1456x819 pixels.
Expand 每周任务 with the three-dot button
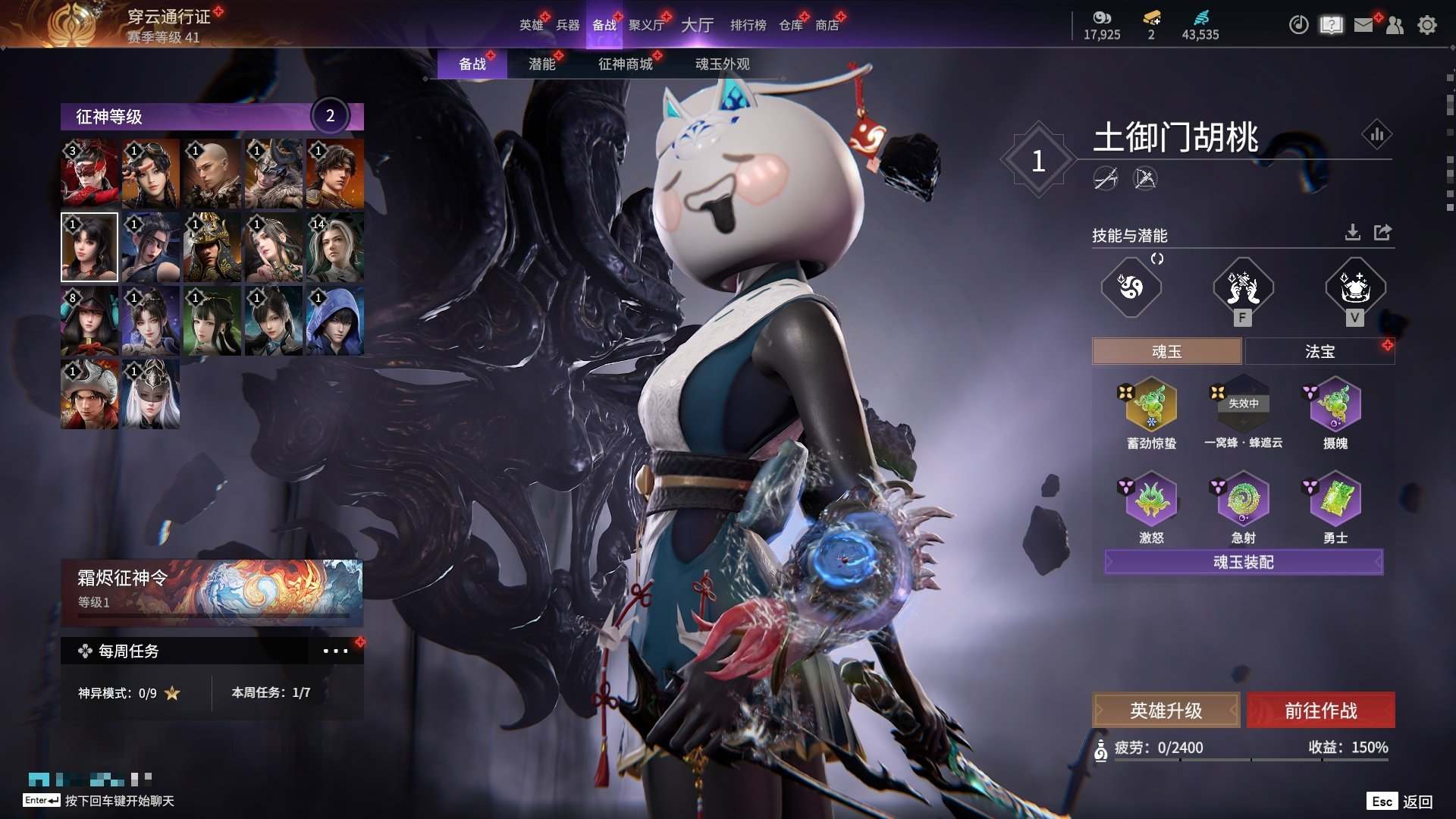335,651
